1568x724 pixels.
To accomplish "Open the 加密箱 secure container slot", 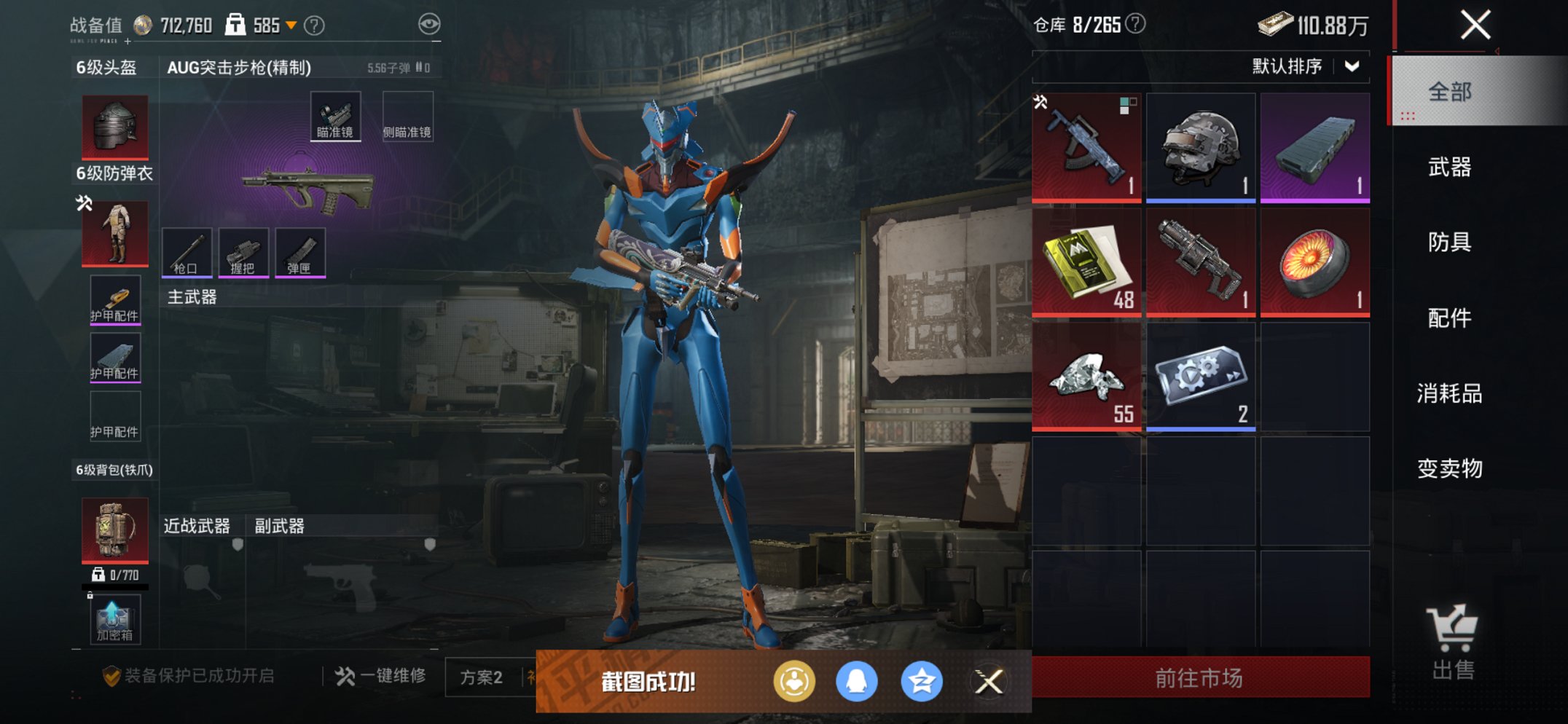I will pyautogui.click(x=115, y=620).
